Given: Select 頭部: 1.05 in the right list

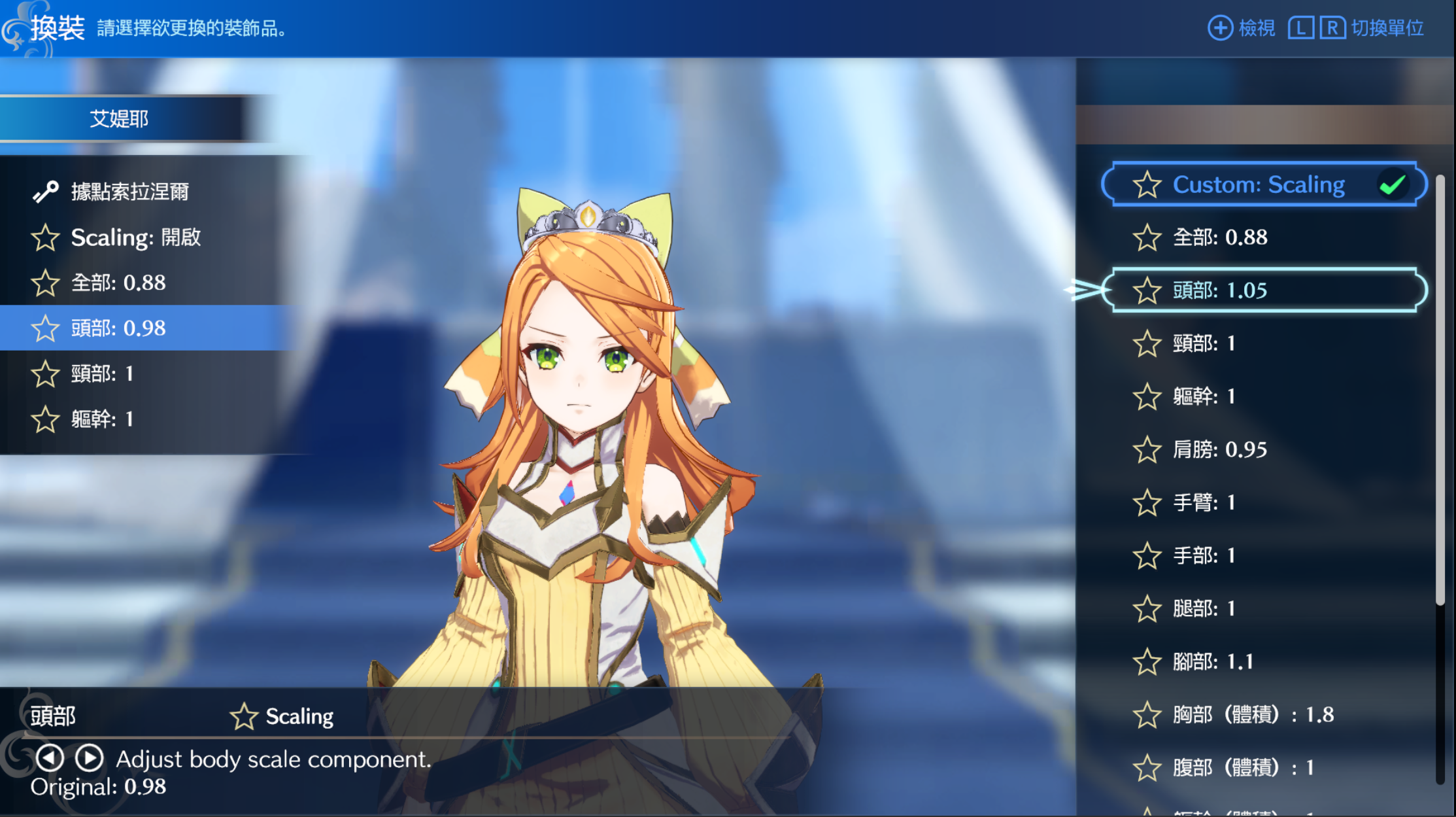Looking at the screenshot, I should [x=1264, y=290].
